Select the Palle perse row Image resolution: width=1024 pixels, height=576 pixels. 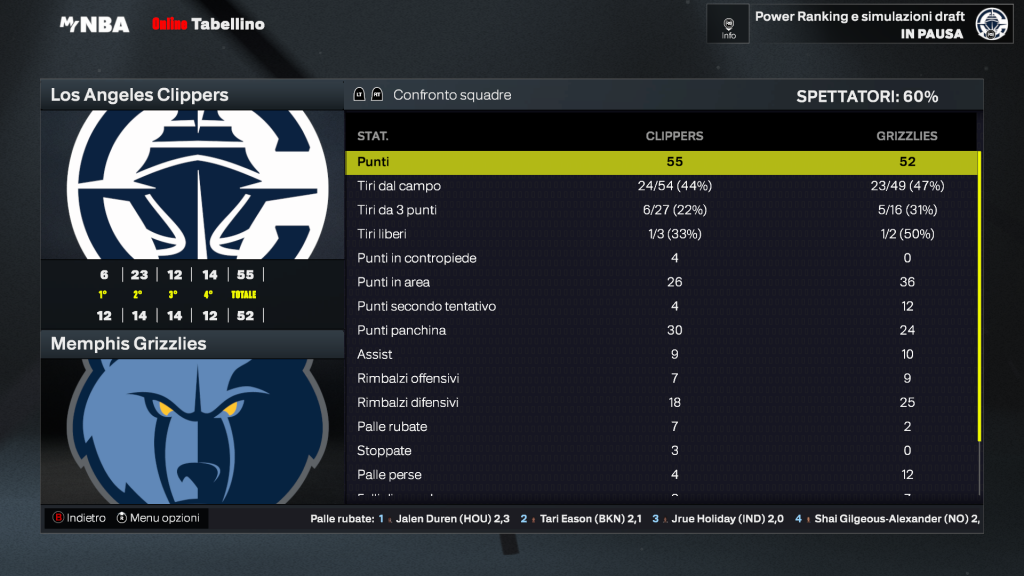660,474
